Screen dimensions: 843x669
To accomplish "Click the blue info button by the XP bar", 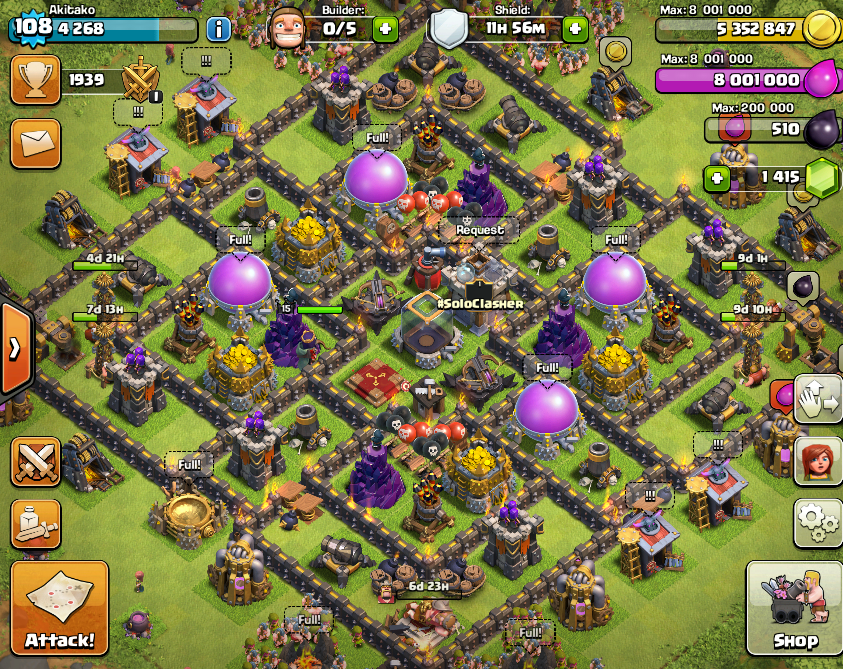I will [218, 27].
